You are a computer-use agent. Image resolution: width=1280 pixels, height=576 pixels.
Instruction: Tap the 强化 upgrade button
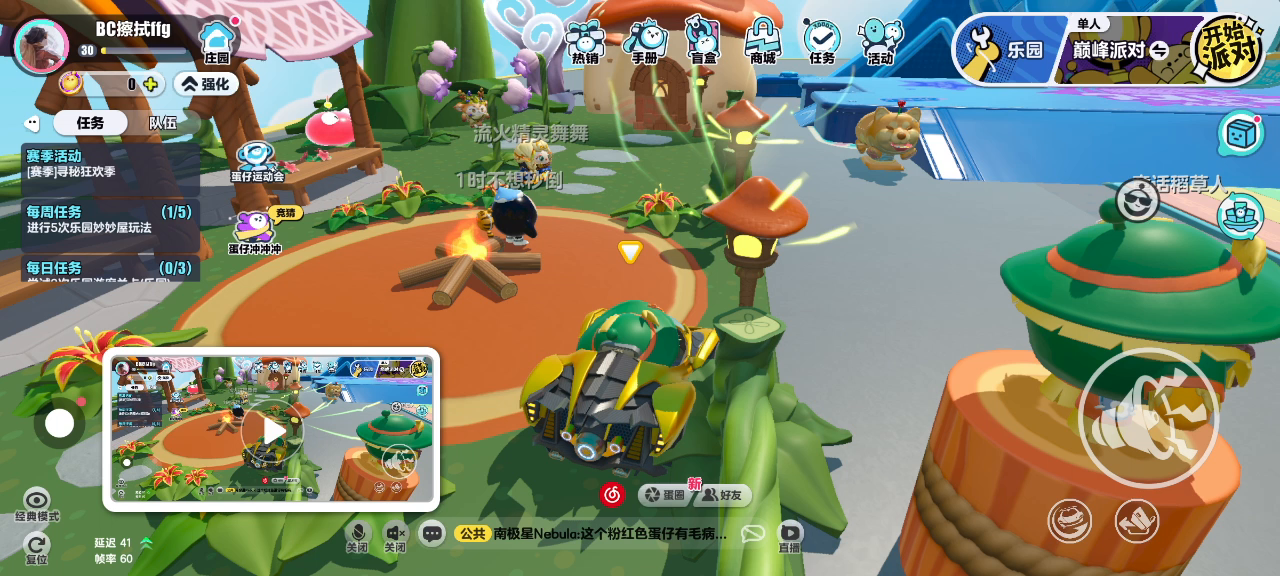tap(206, 84)
